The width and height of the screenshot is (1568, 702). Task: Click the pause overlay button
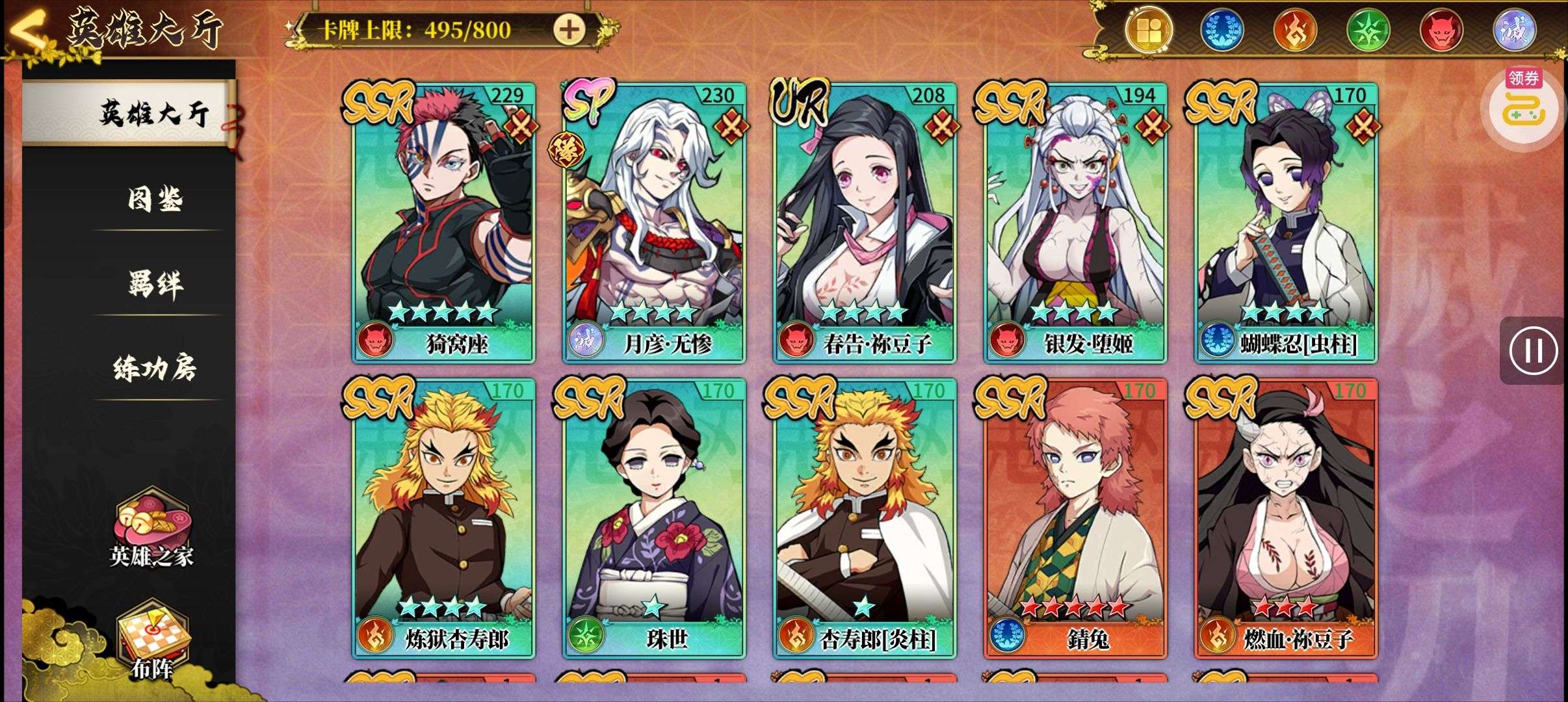pyautogui.click(x=1533, y=350)
